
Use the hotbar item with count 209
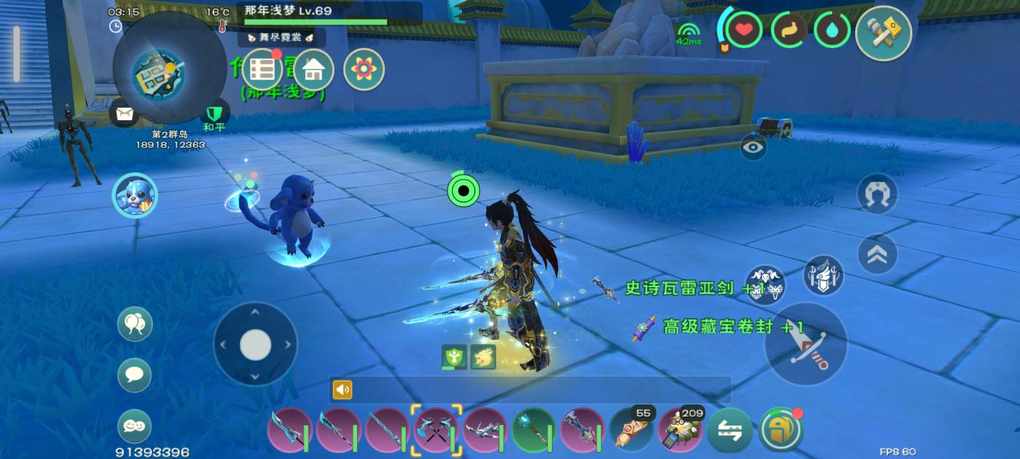tap(681, 430)
